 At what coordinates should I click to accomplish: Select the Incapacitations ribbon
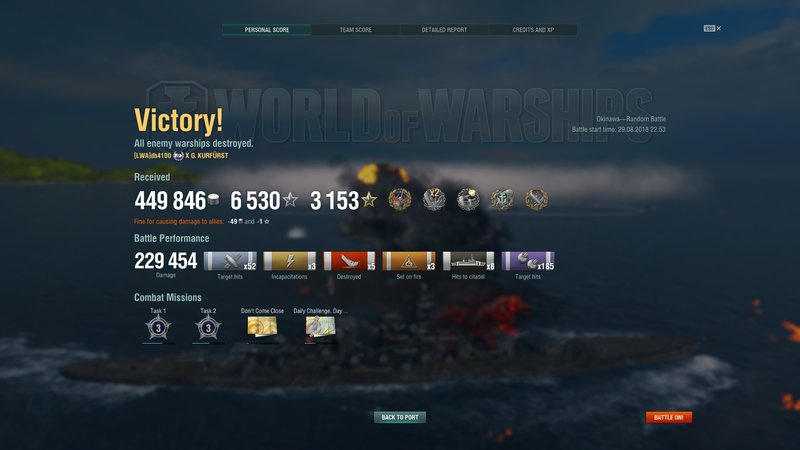point(290,262)
